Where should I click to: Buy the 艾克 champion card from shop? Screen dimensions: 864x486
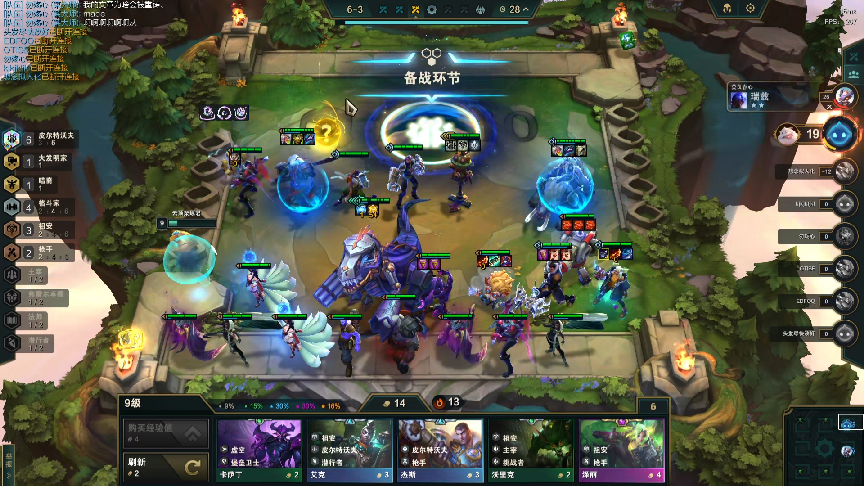coord(349,448)
